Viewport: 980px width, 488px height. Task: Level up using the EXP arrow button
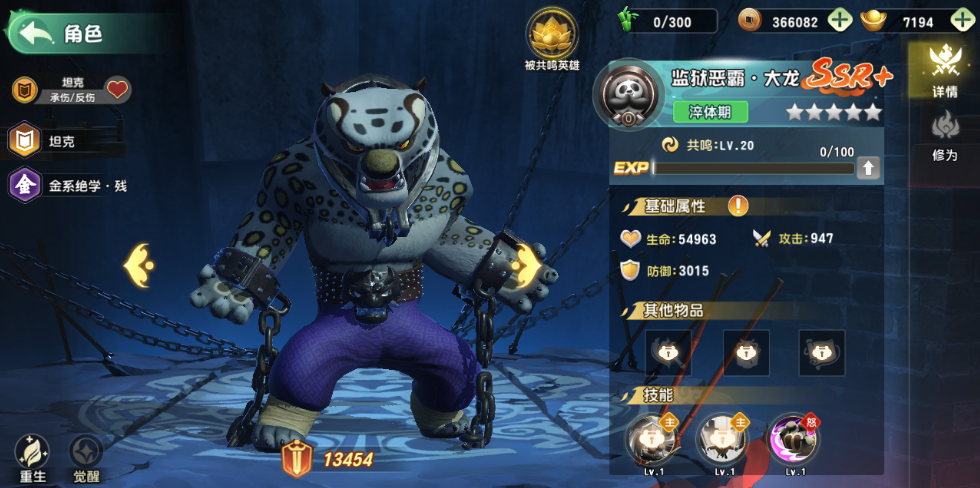tap(868, 168)
